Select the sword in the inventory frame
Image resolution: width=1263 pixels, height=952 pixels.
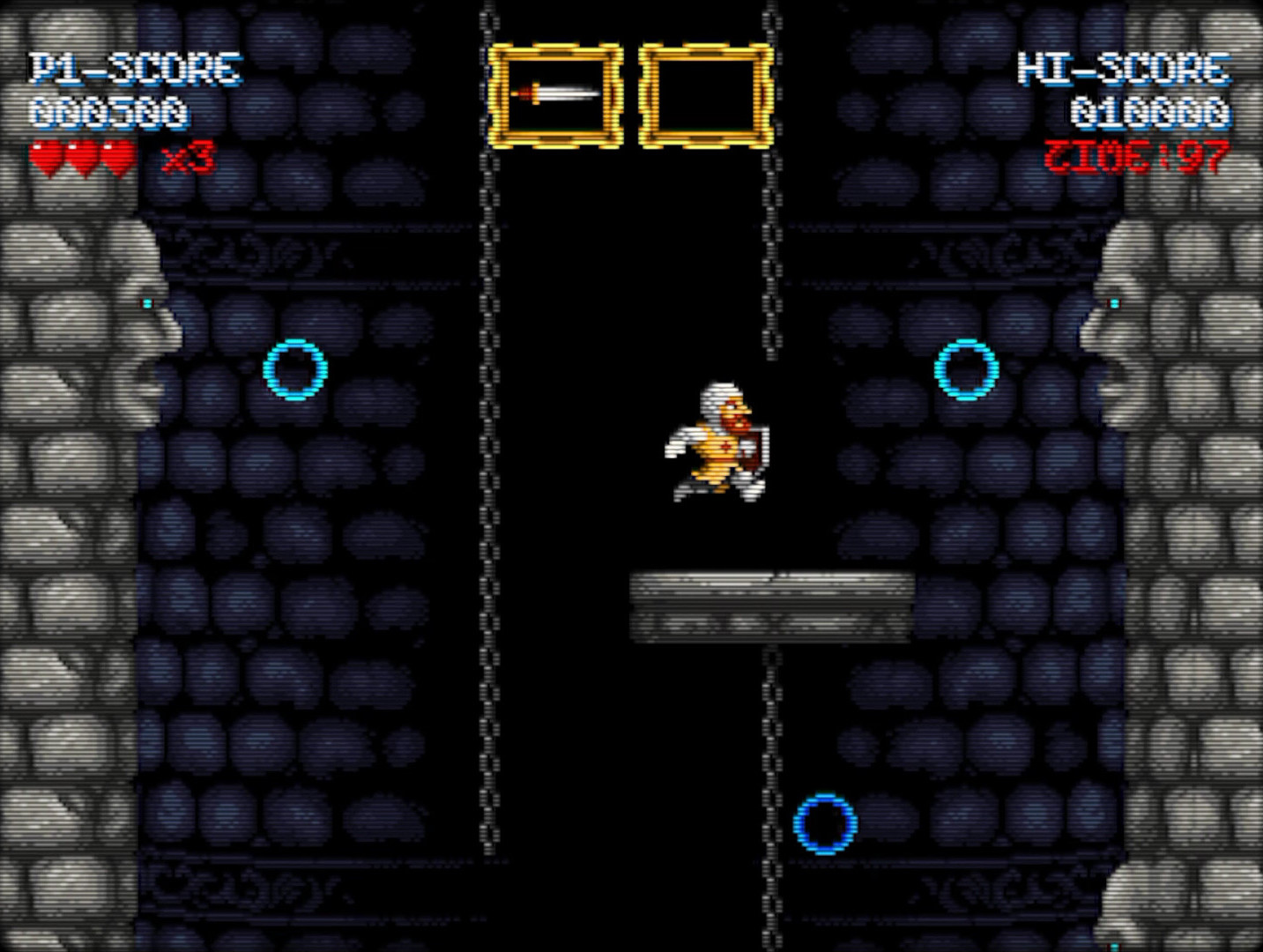(x=557, y=93)
